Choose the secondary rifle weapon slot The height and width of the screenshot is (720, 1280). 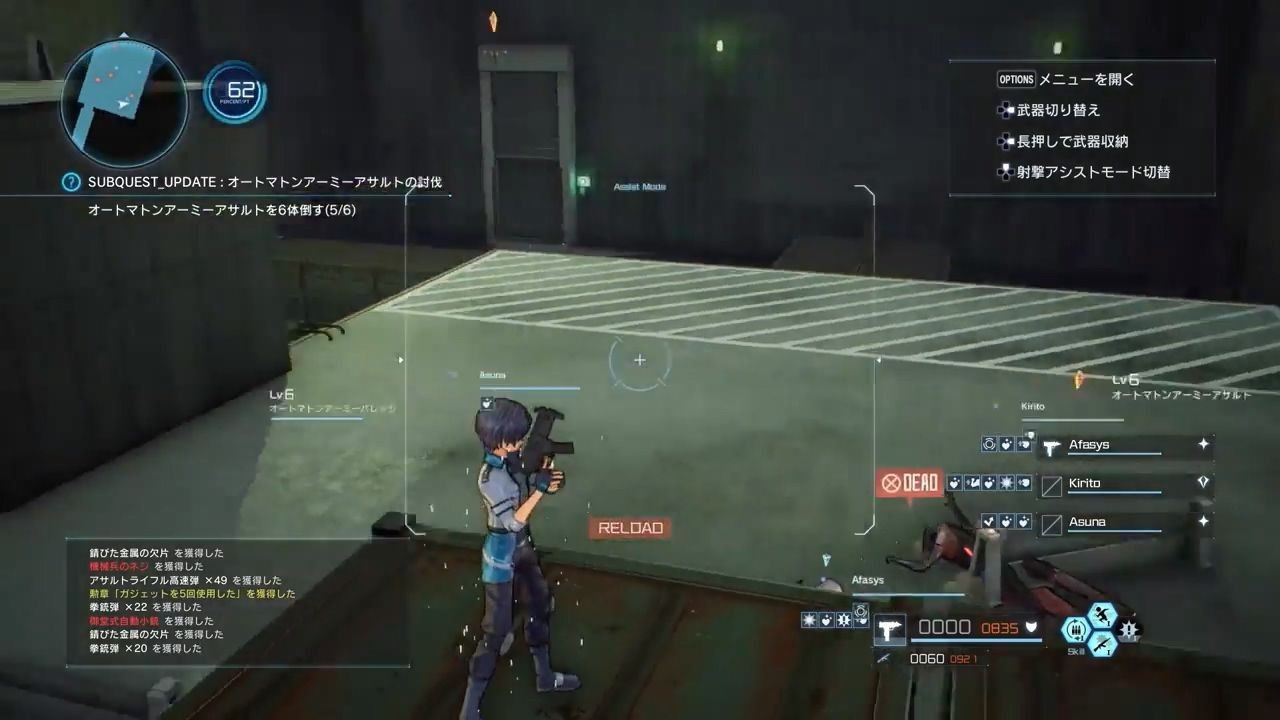pos(883,659)
